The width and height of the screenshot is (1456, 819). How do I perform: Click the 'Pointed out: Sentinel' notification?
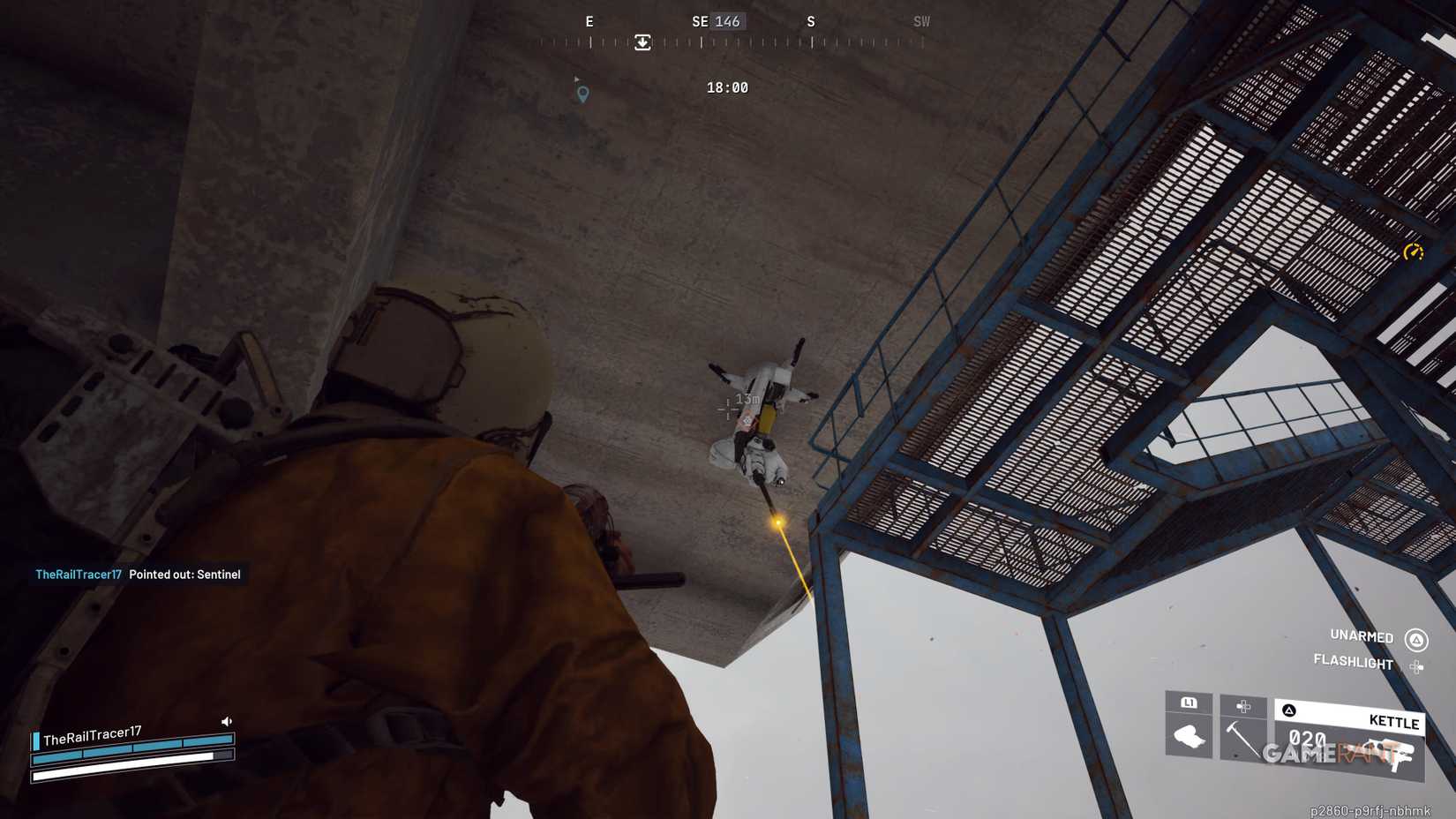(x=183, y=575)
